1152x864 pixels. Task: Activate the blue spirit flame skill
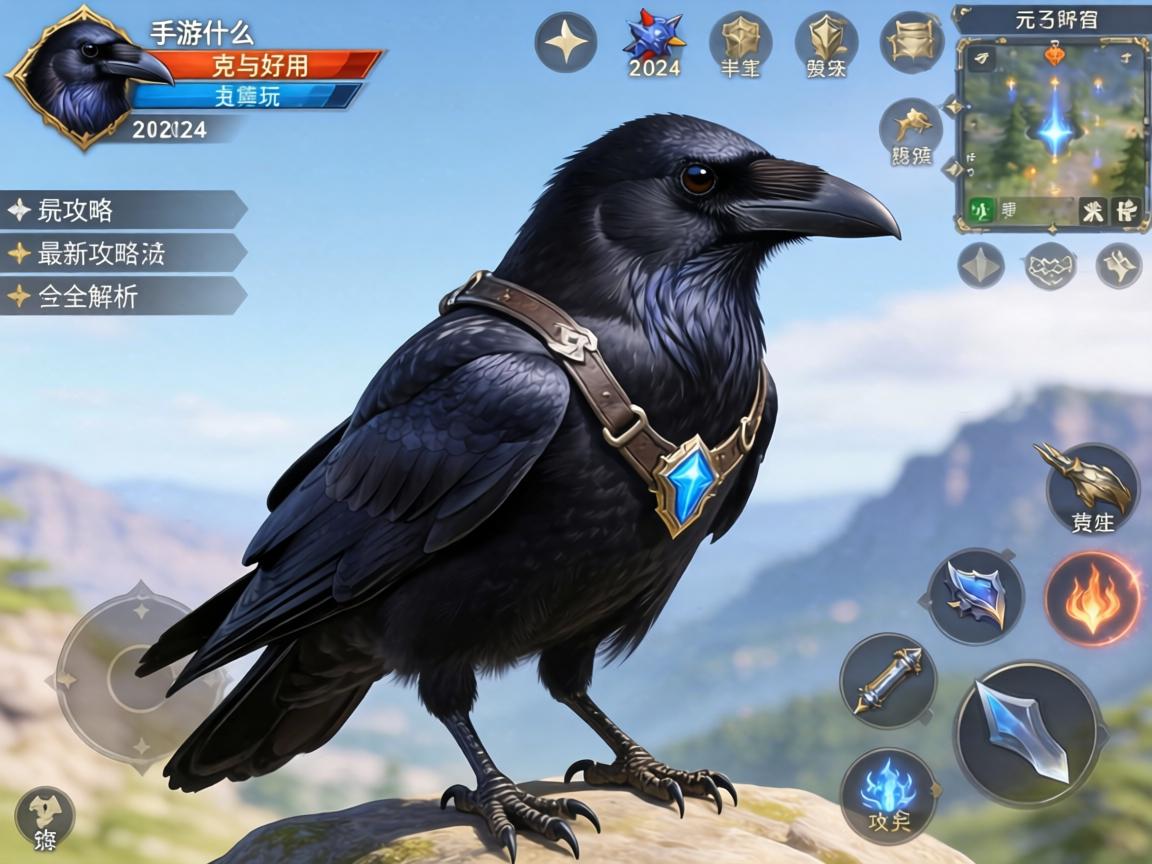pos(888,795)
